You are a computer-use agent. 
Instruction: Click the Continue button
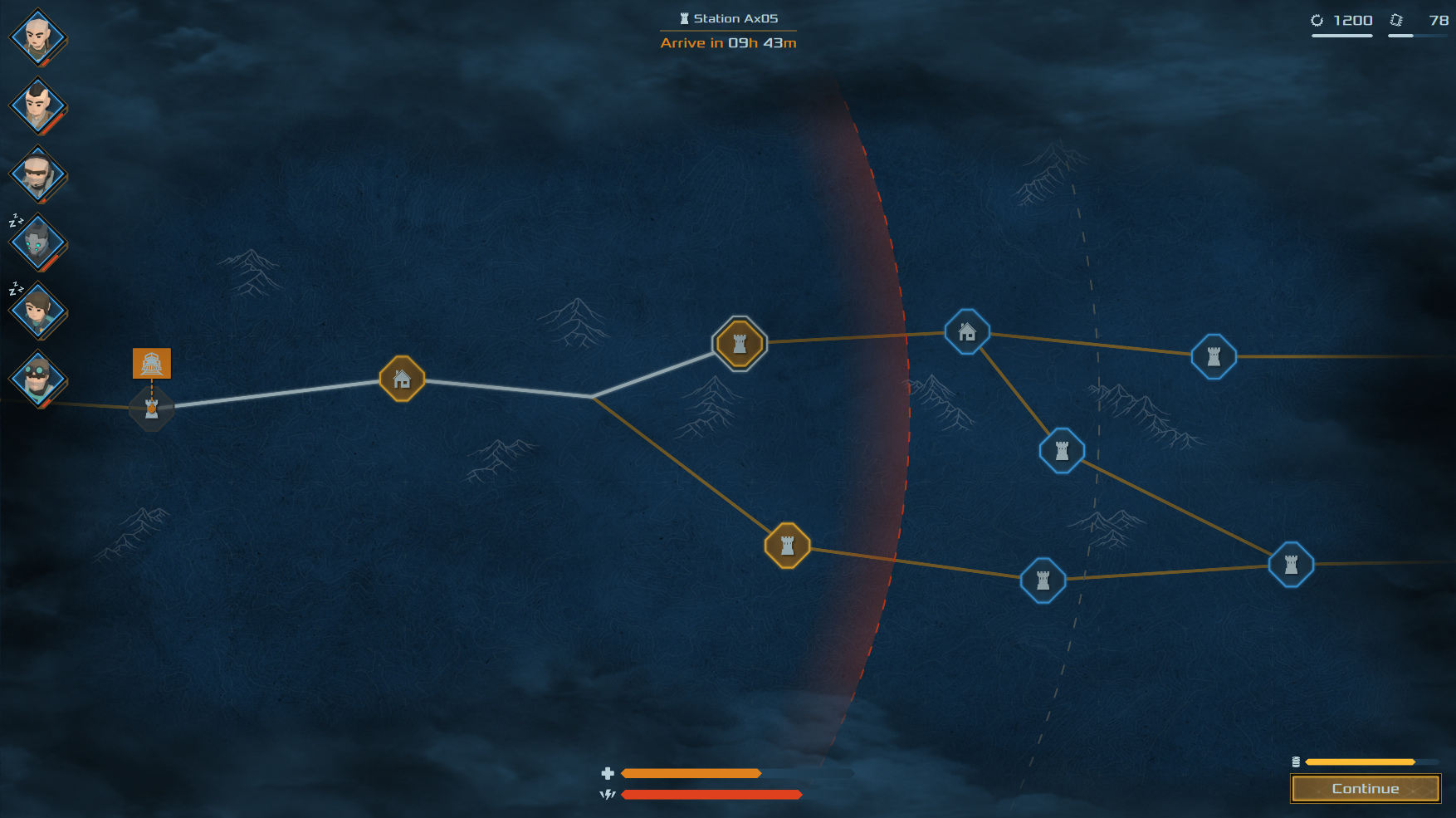point(1366,789)
